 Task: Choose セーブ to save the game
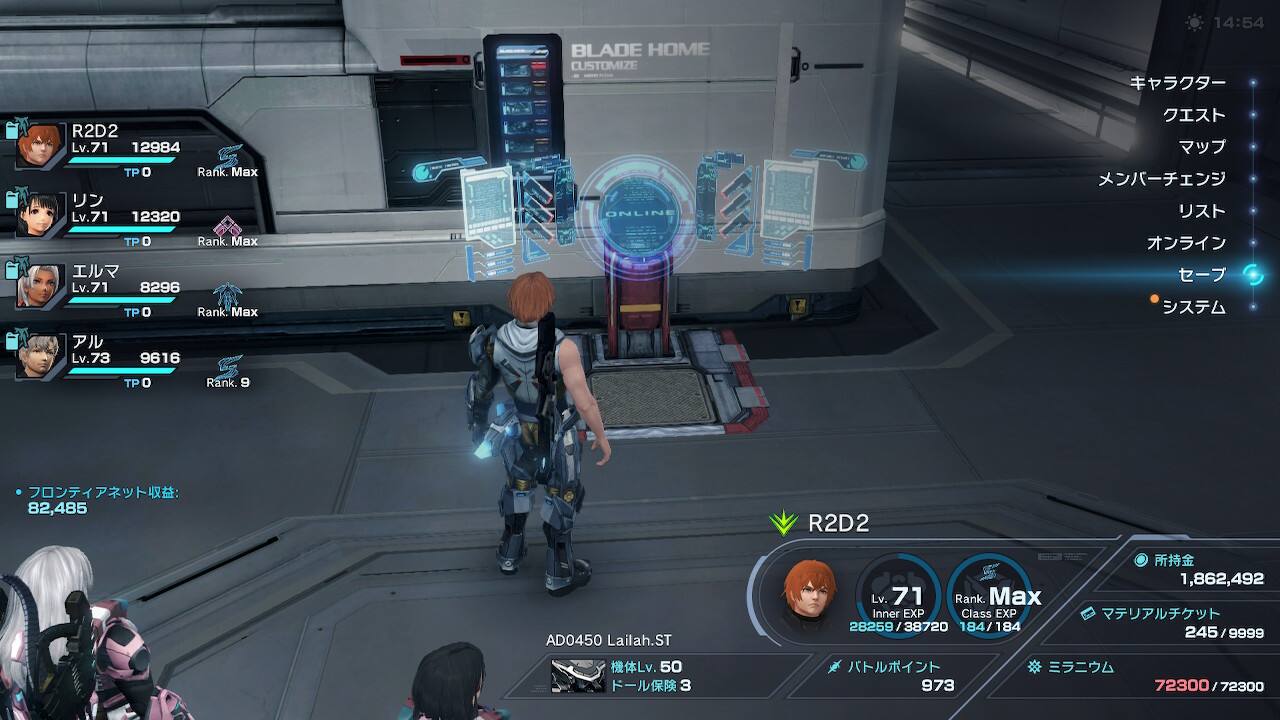click(x=1201, y=275)
